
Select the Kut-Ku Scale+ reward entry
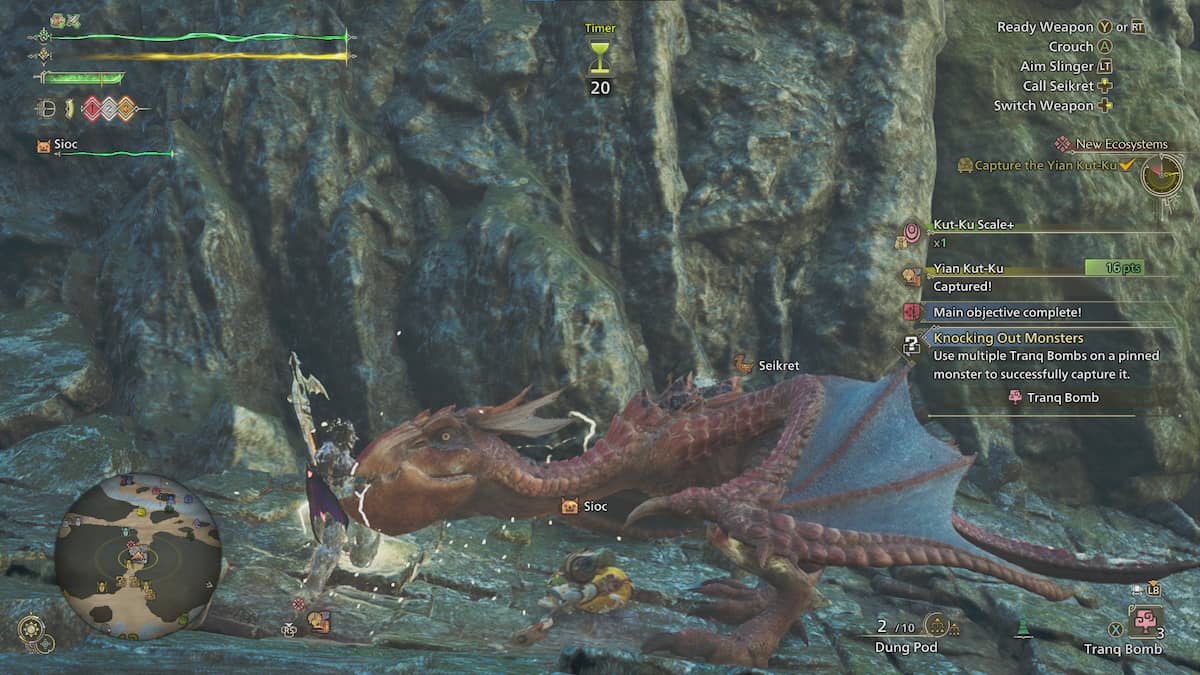[x=973, y=225]
